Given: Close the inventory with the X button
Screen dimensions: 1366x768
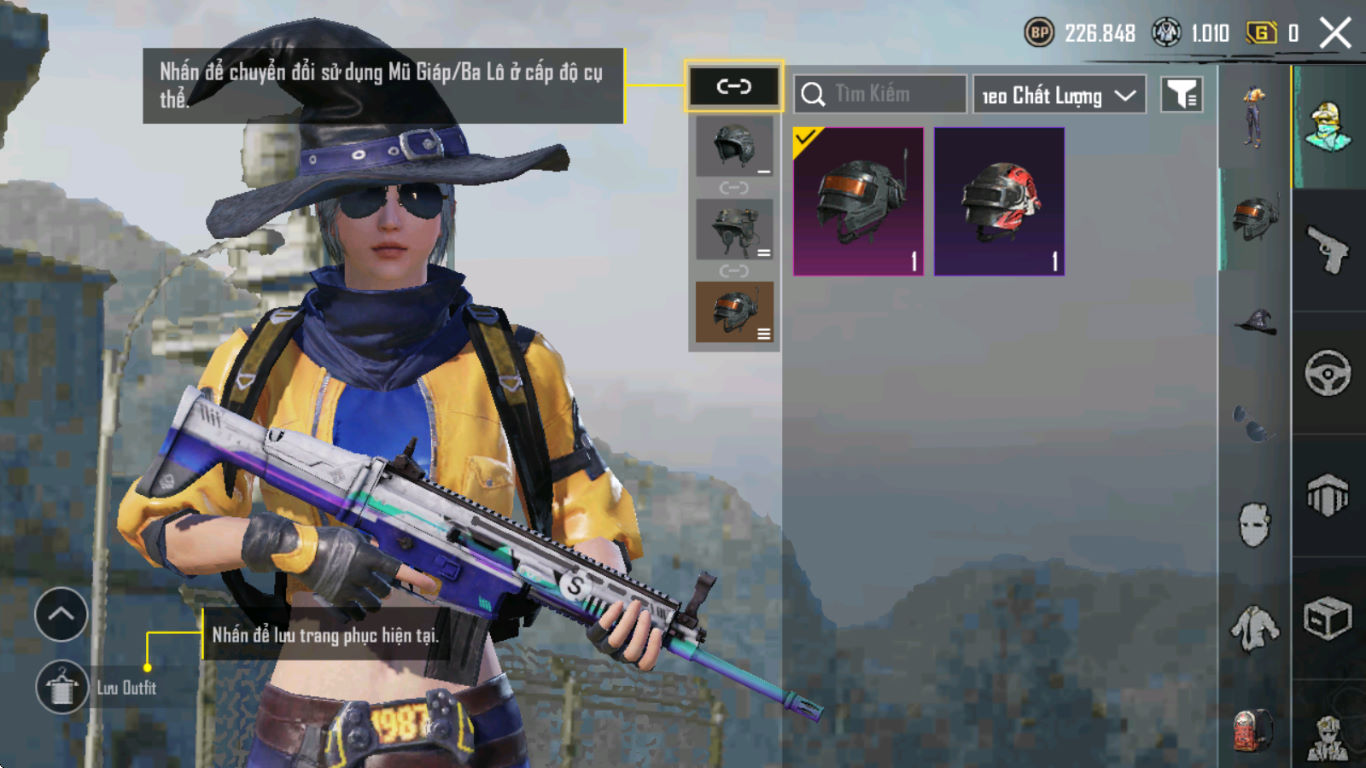Looking at the screenshot, I should point(1335,33).
